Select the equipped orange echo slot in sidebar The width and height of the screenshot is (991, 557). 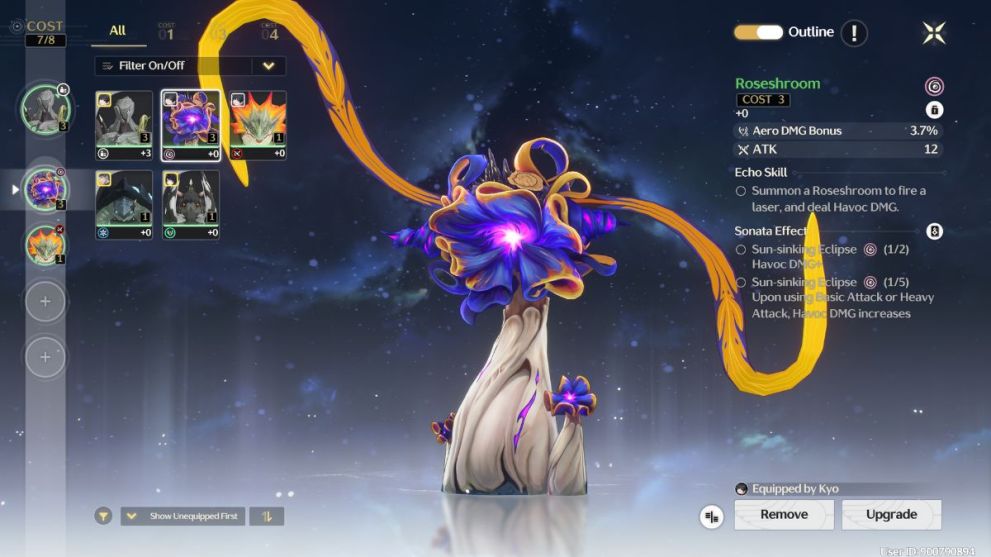click(45, 243)
